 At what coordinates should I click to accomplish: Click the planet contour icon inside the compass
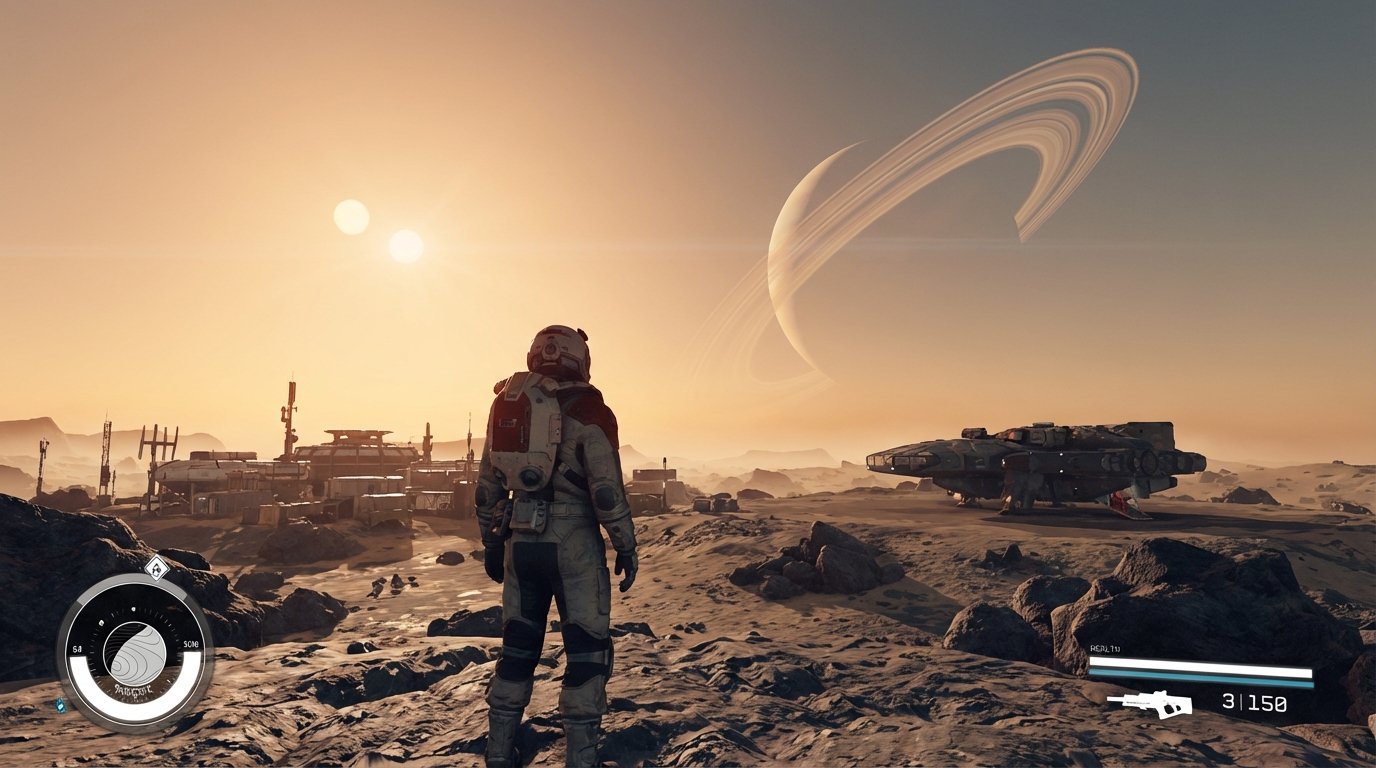tap(134, 650)
